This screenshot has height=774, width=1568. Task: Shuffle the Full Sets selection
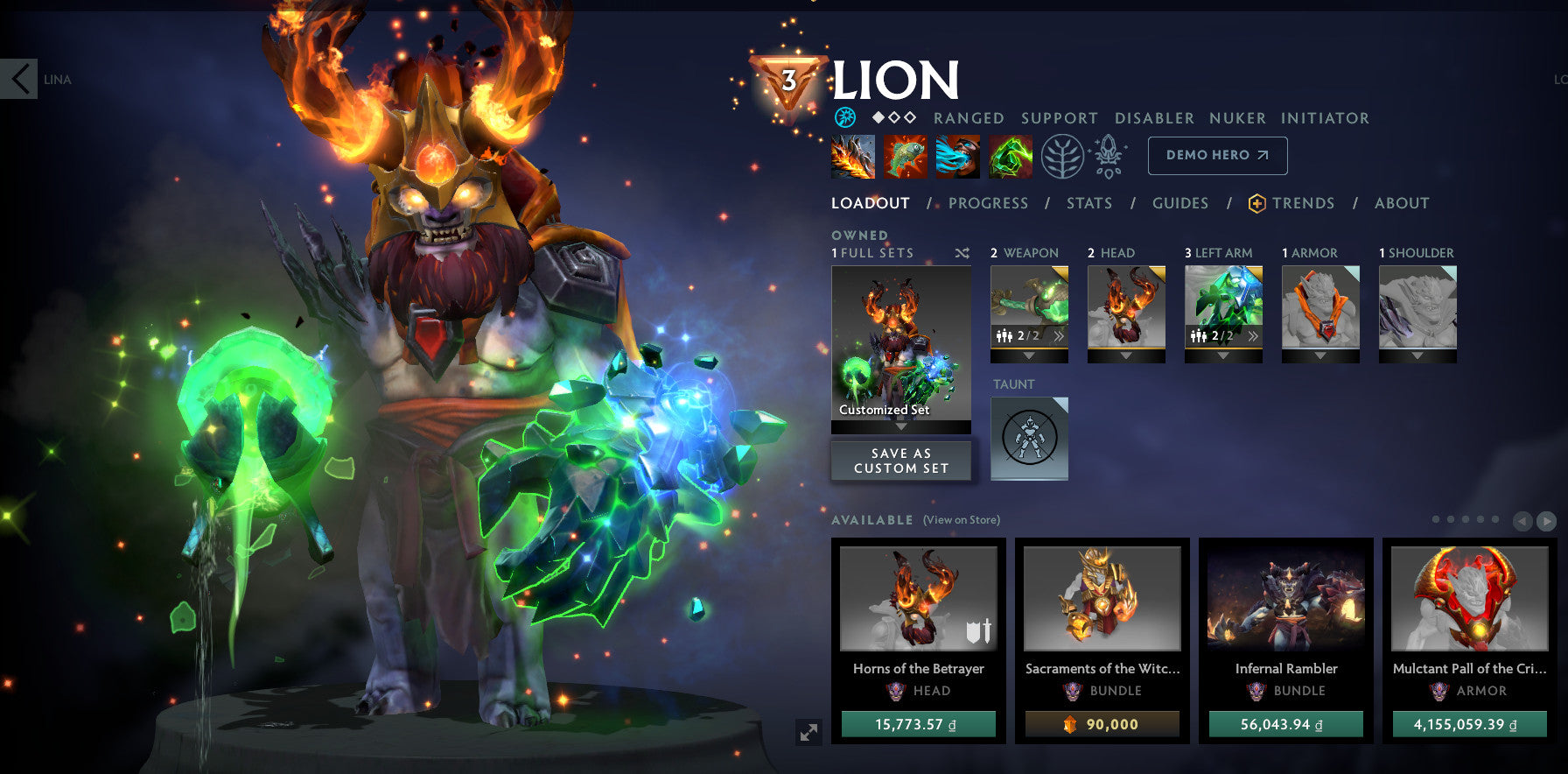click(962, 253)
